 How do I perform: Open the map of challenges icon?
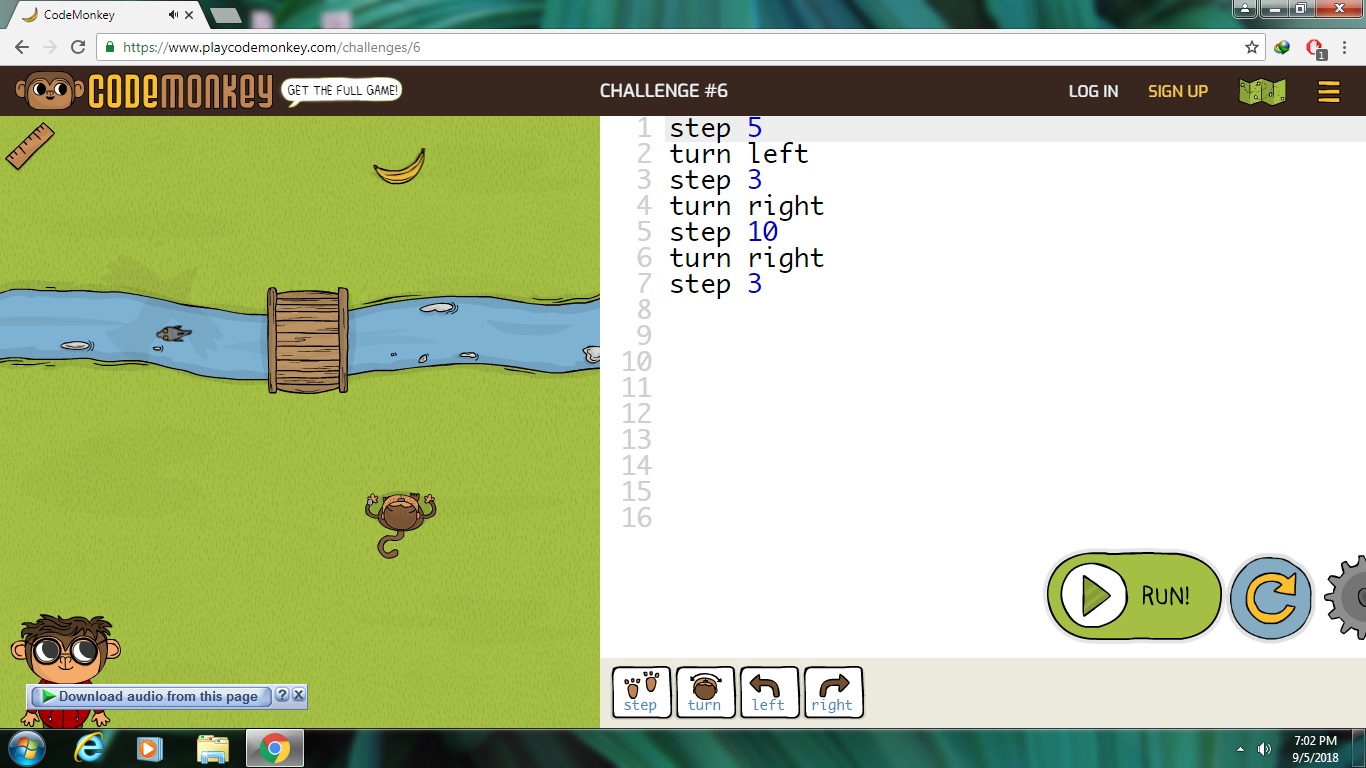coord(1261,90)
